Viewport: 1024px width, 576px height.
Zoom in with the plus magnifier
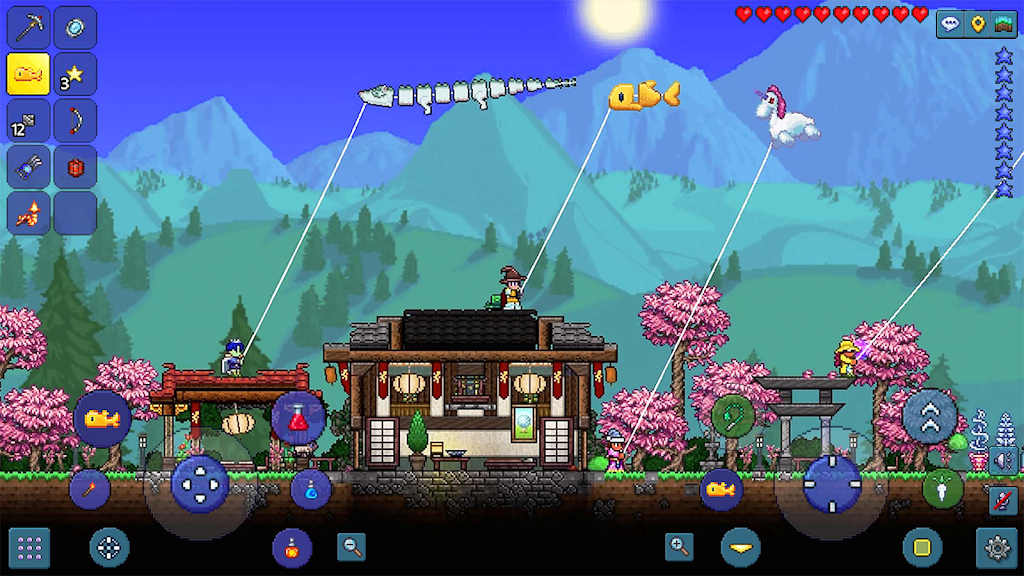tap(679, 546)
